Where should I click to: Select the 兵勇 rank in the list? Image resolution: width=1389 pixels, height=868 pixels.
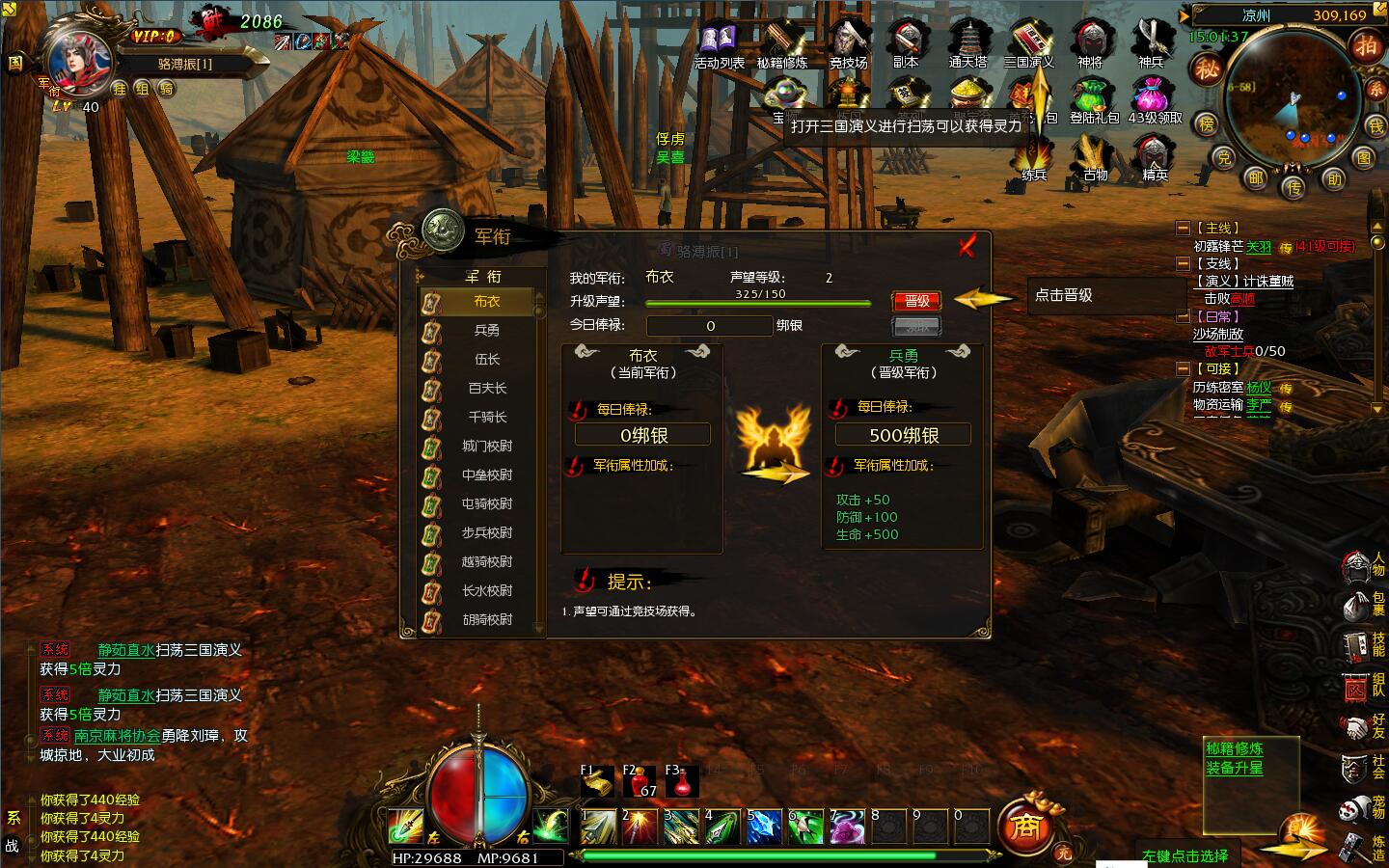[486, 330]
